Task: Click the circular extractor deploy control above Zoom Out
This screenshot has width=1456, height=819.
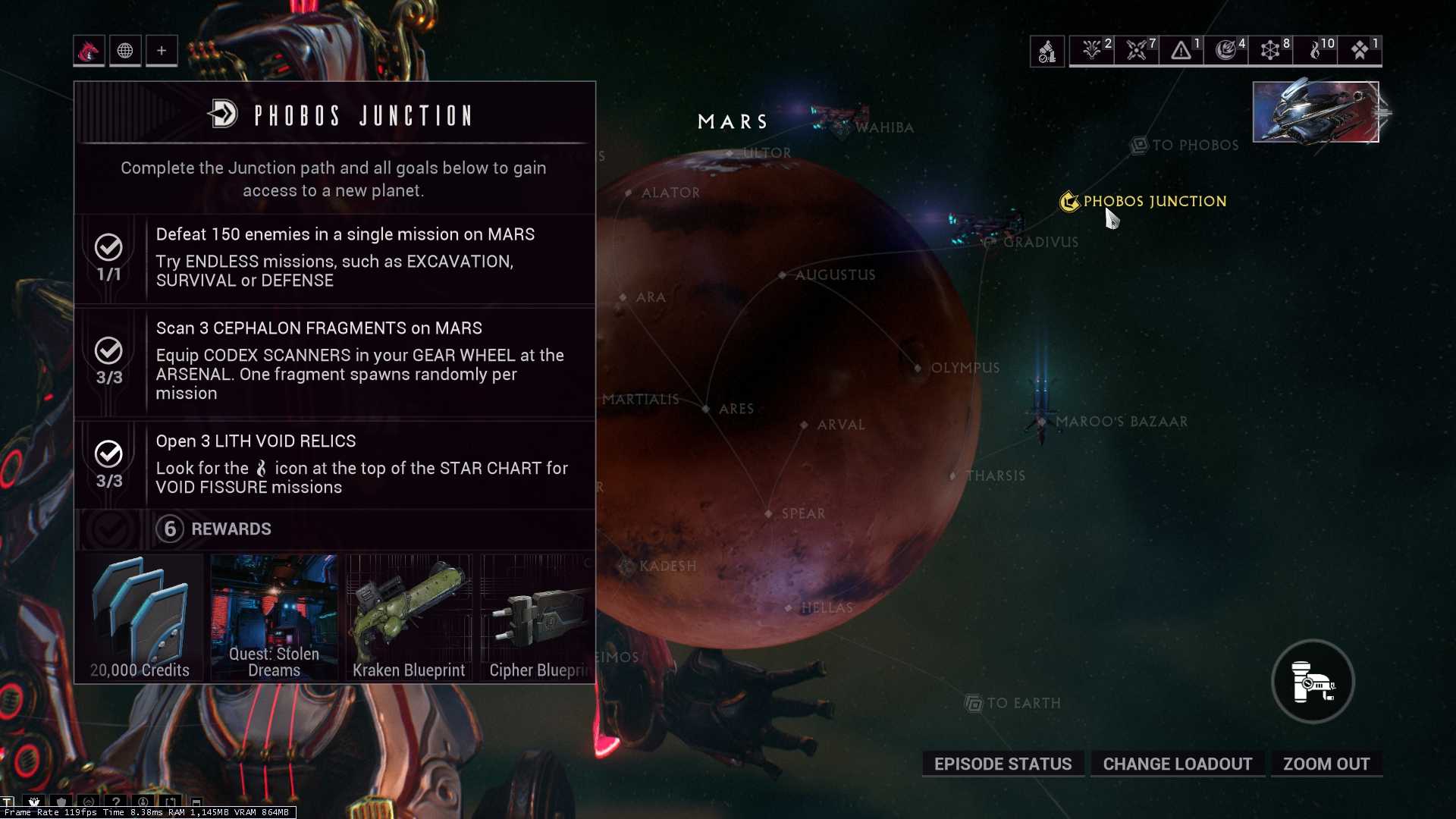Action: (1312, 682)
